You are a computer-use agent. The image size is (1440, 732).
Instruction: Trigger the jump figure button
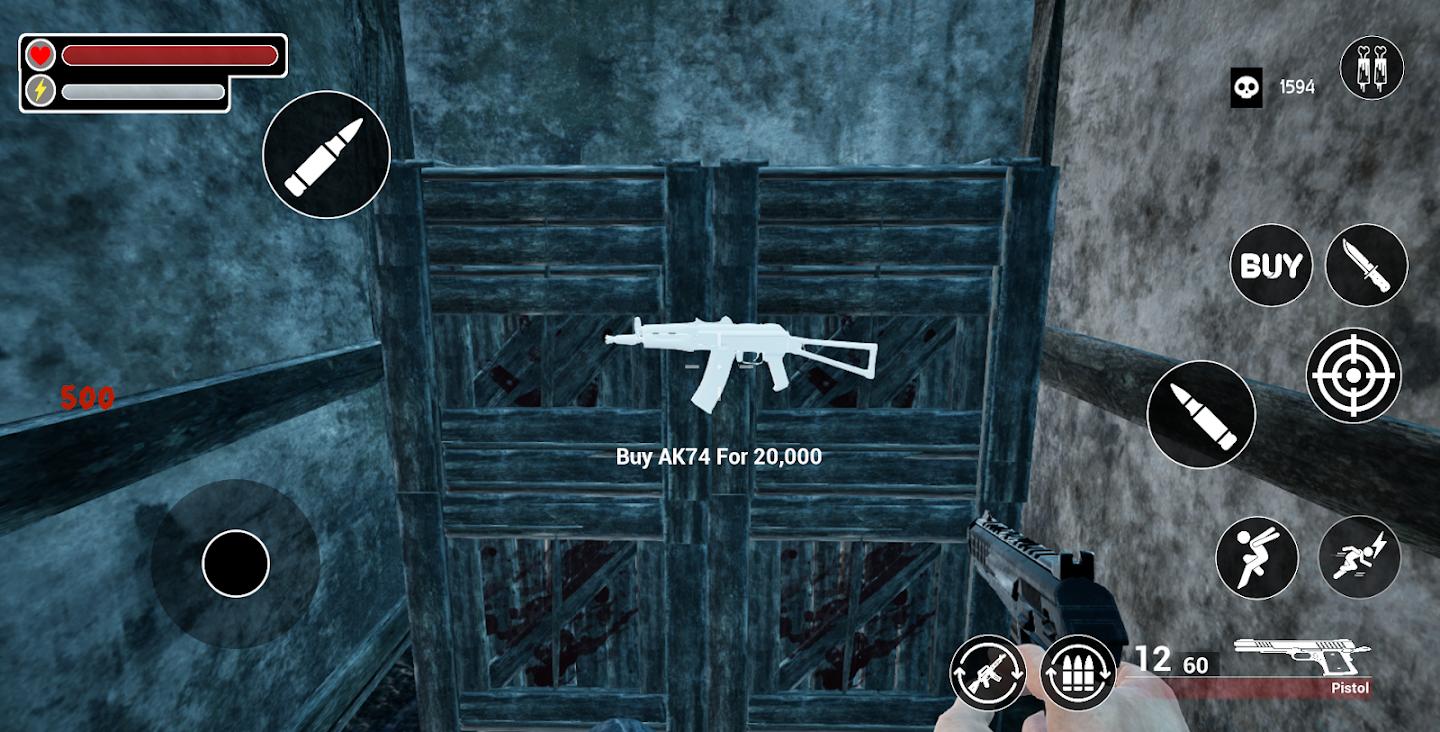pos(1256,558)
